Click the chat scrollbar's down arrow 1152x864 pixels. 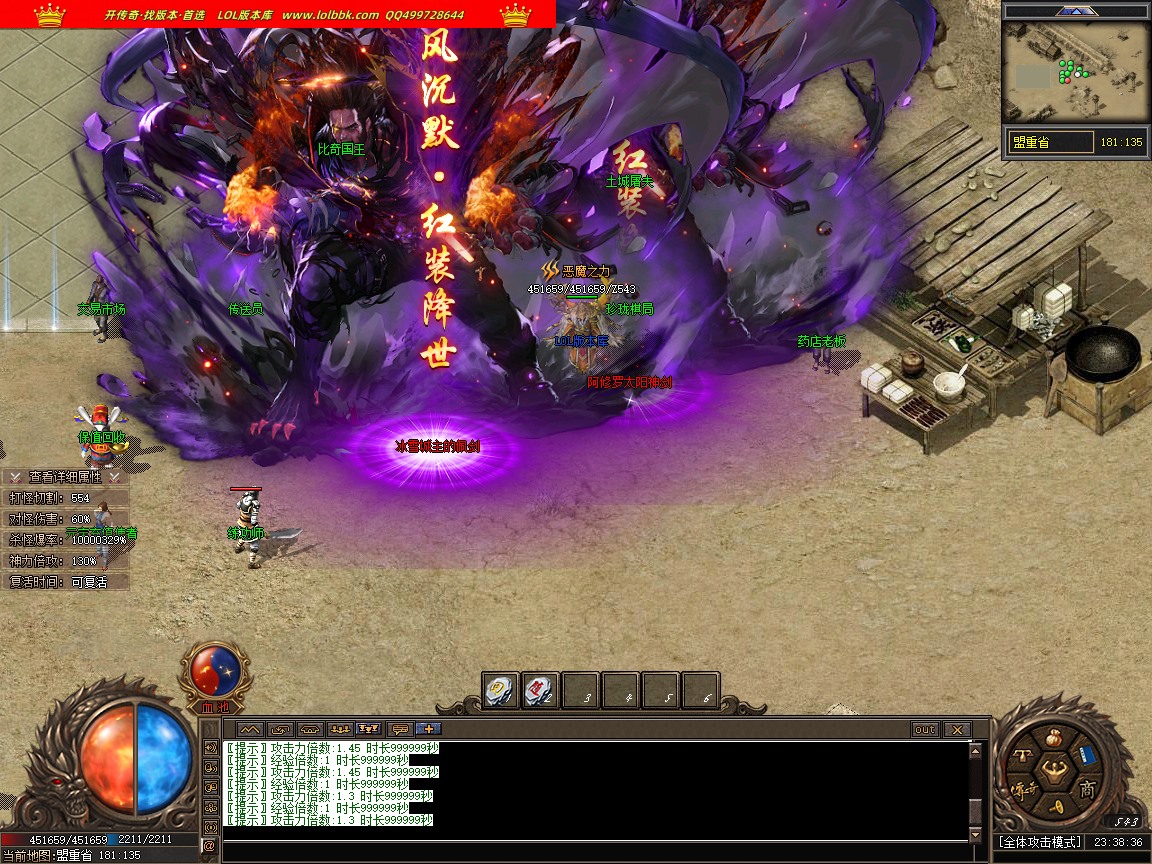(977, 835)
